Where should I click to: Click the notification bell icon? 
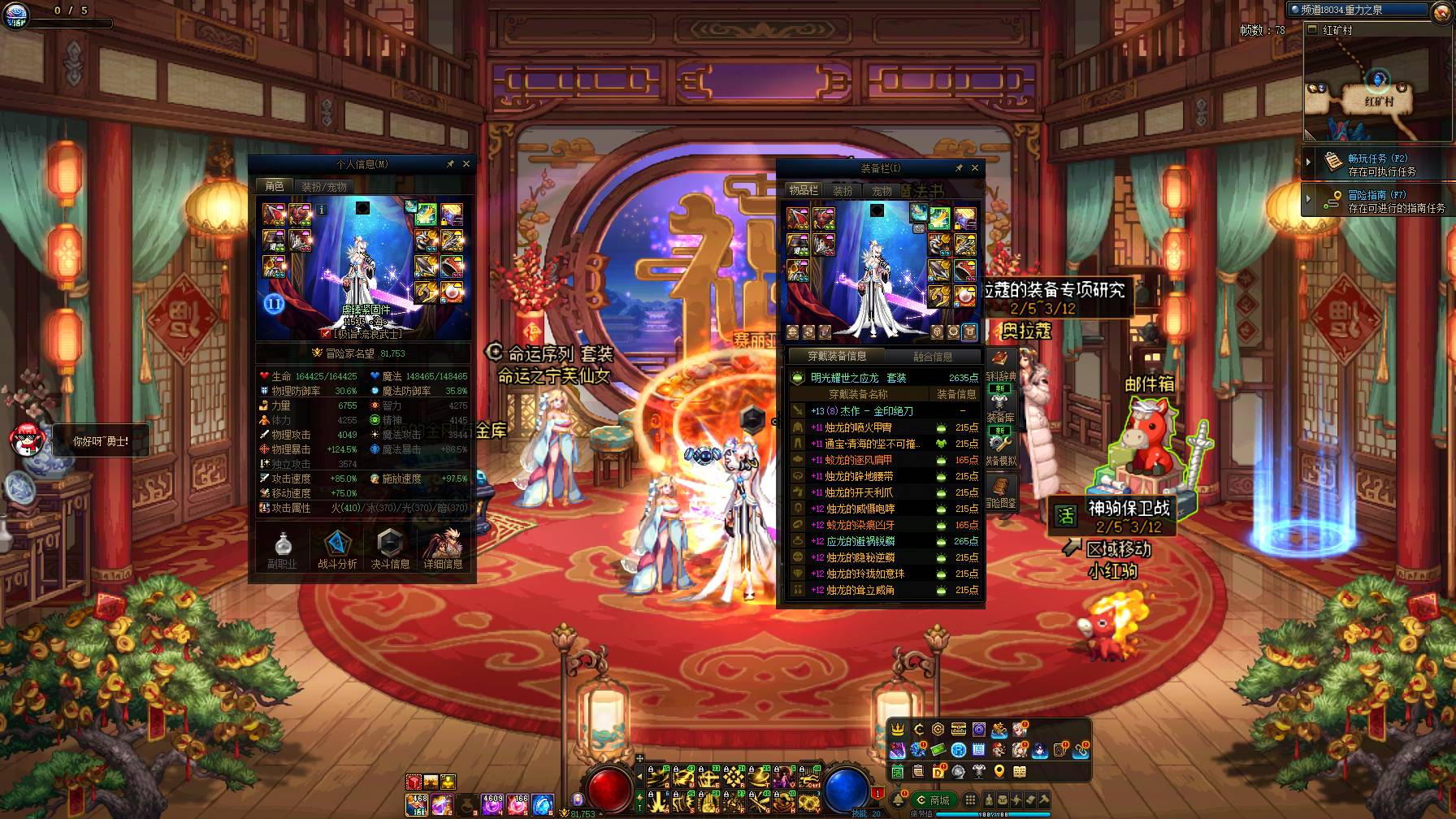click(899, 799)
